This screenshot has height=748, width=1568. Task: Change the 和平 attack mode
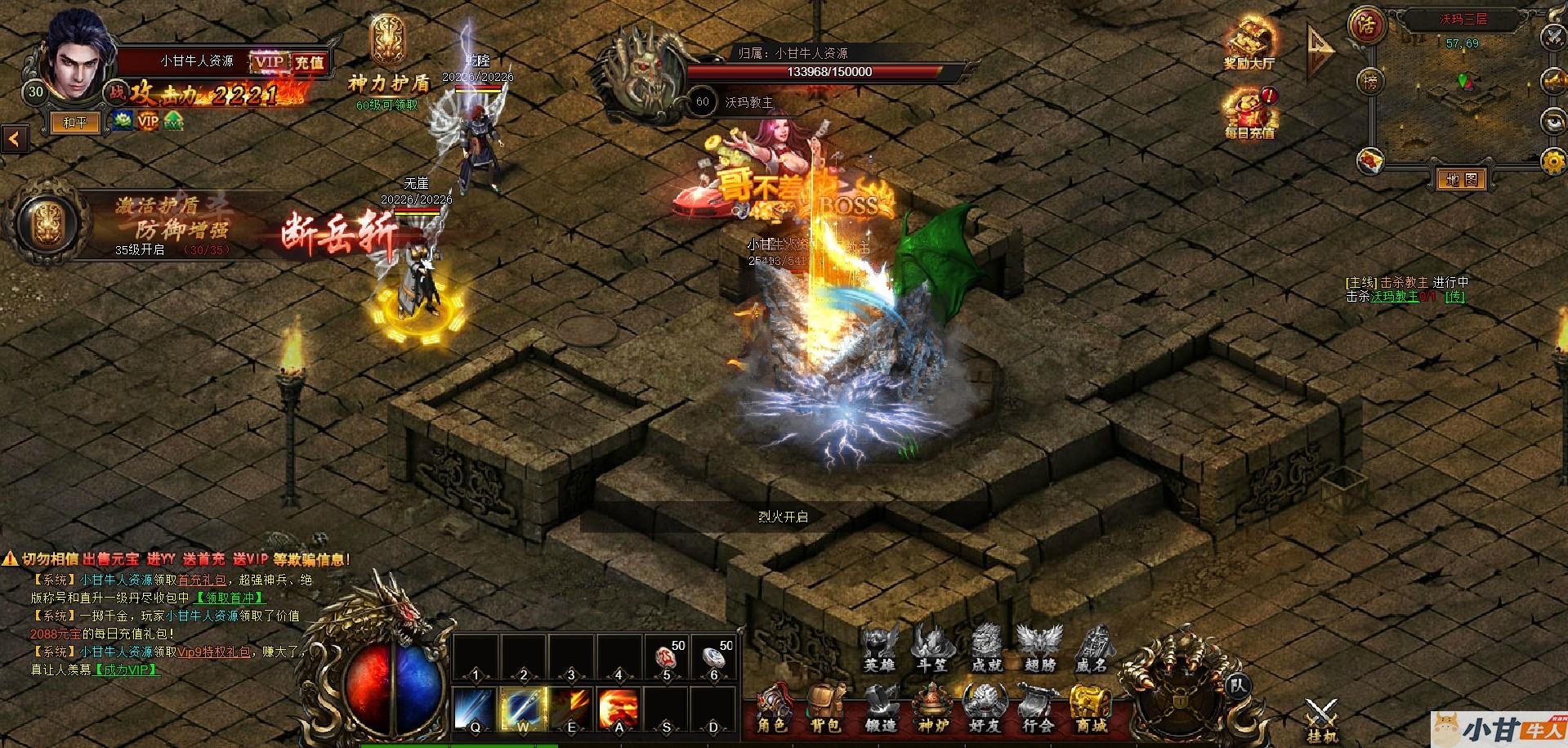point(75,123)
